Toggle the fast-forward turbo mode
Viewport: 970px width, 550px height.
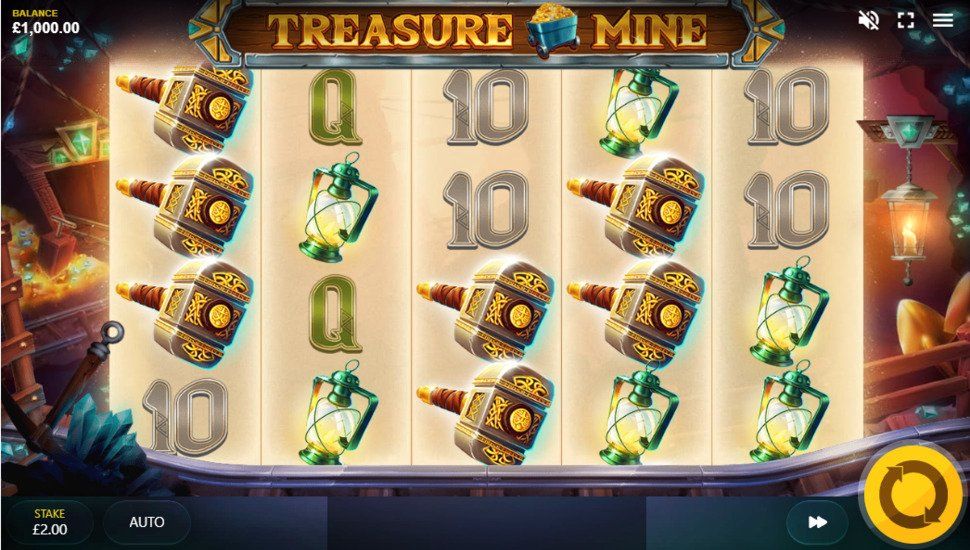pyautogui.click(x=817, y=522)
